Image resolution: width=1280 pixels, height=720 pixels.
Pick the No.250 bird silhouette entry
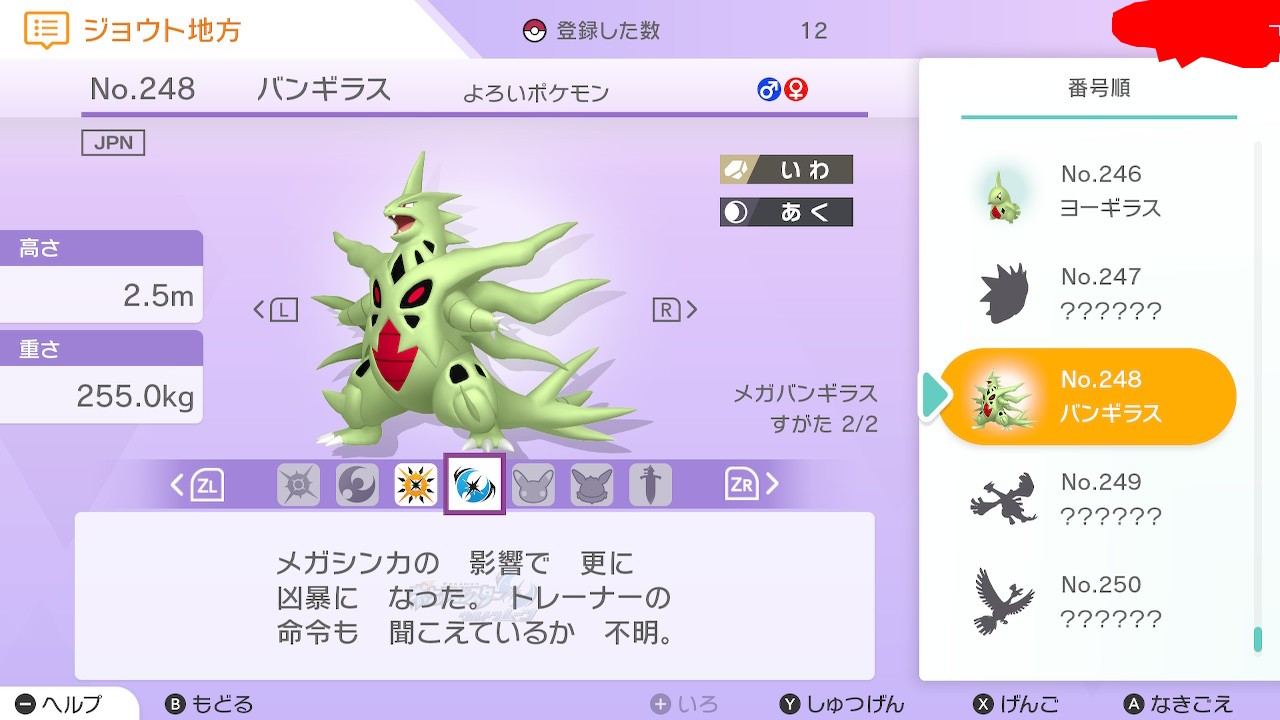[x=1088, y=602]
